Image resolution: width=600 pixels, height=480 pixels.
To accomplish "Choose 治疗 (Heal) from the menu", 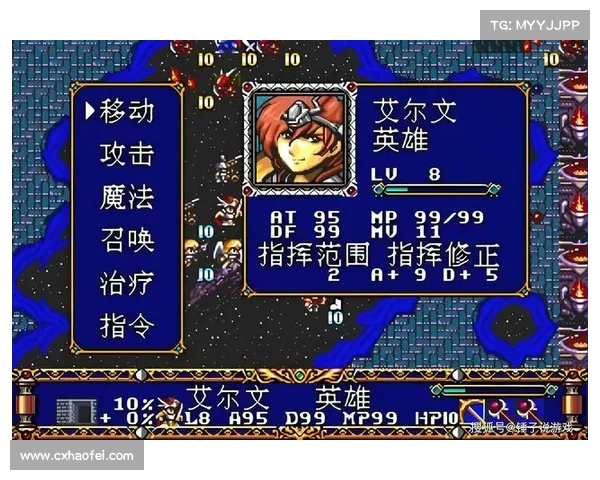I will tap(127, 283).
